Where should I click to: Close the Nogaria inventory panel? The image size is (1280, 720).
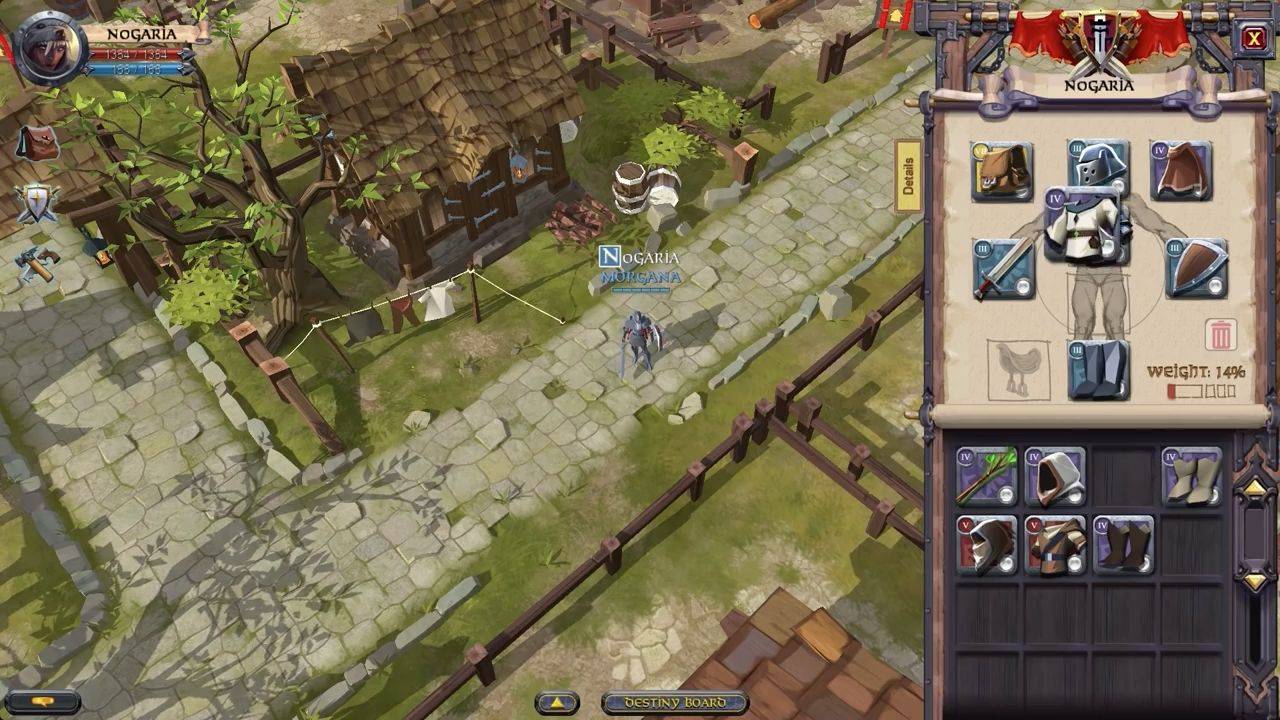[x=1253, y=39]
